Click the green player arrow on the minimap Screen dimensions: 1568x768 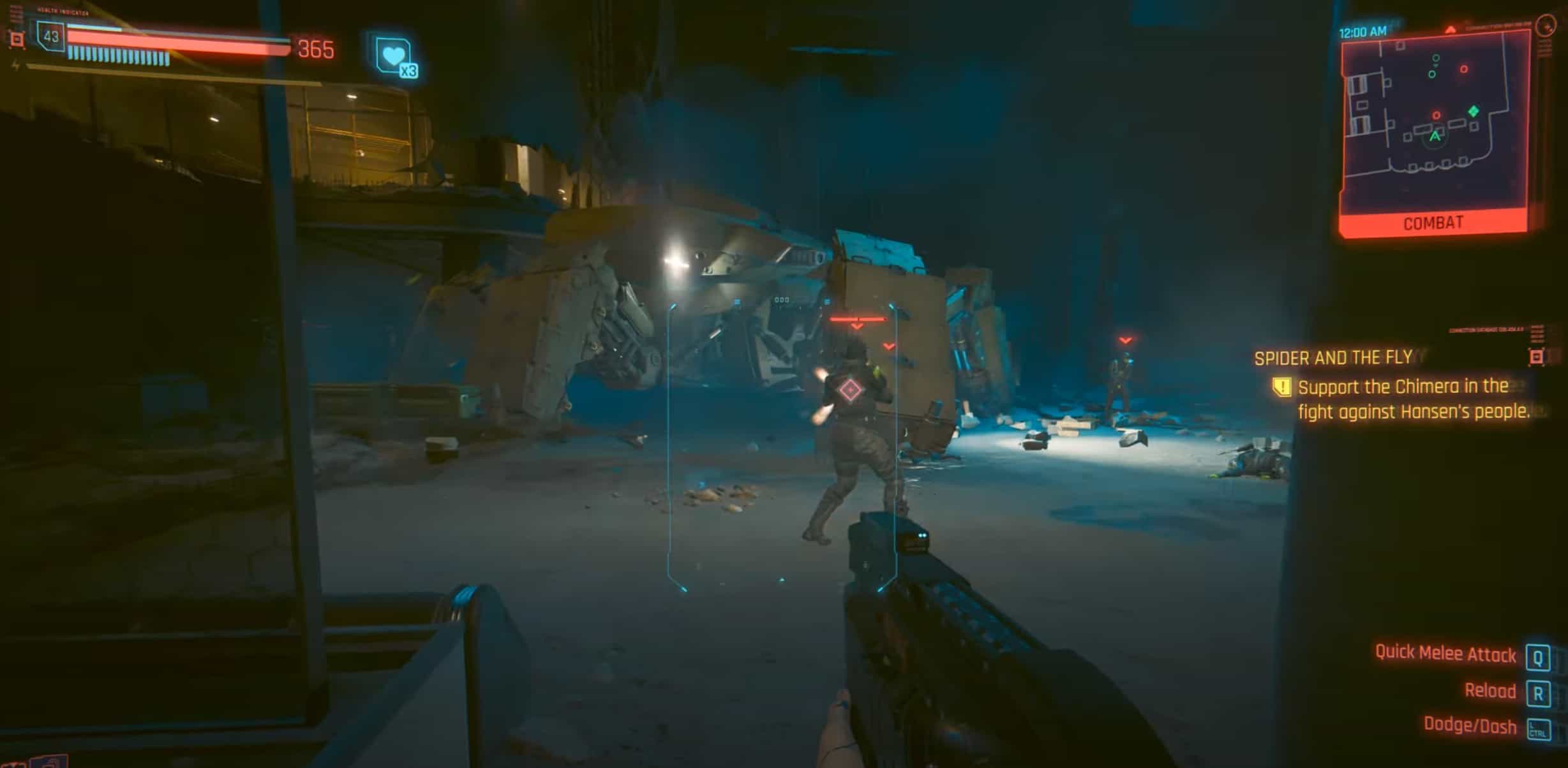[x=1435, y=137]
